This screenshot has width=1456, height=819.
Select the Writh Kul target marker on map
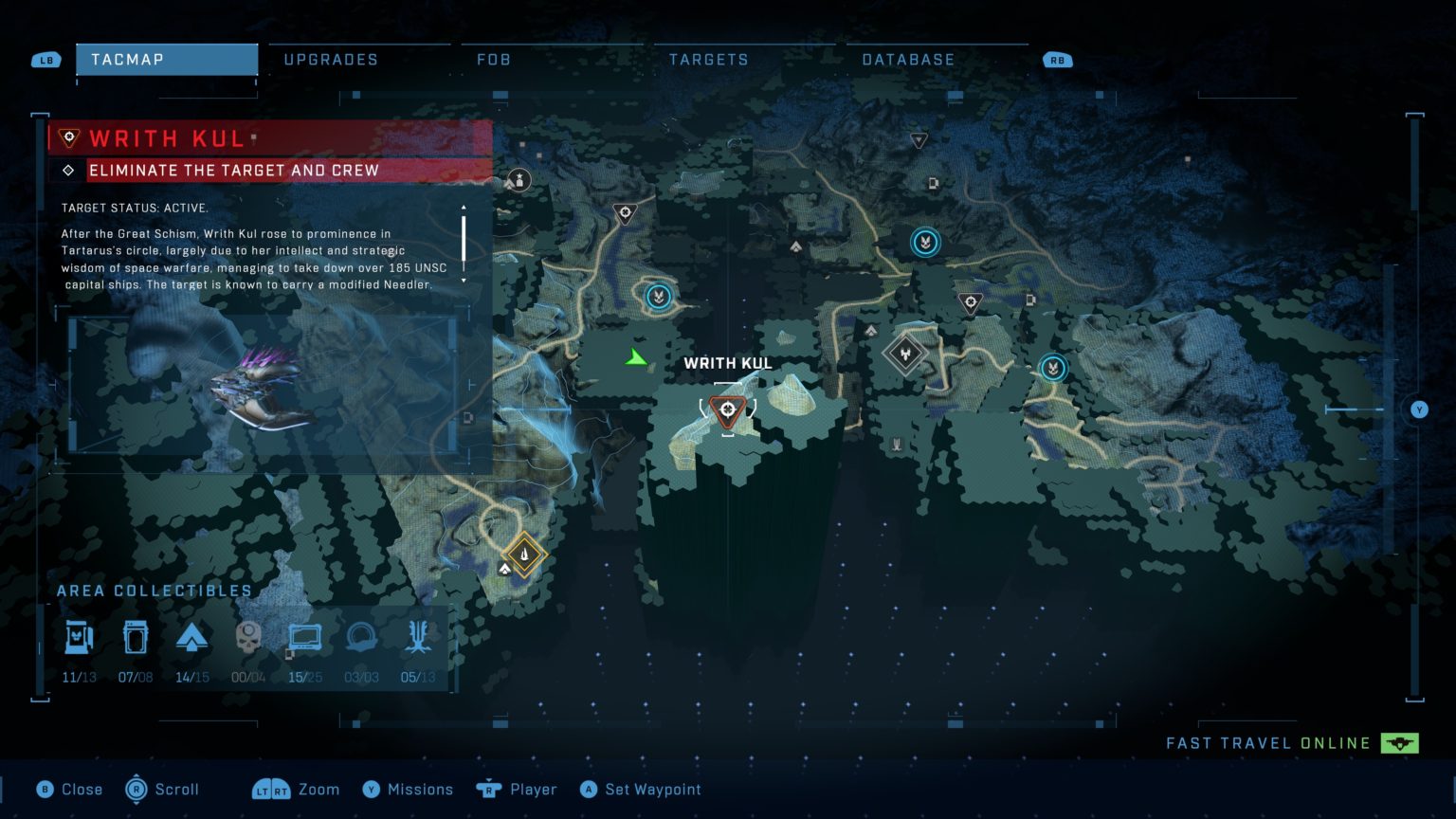pos(727,409)
